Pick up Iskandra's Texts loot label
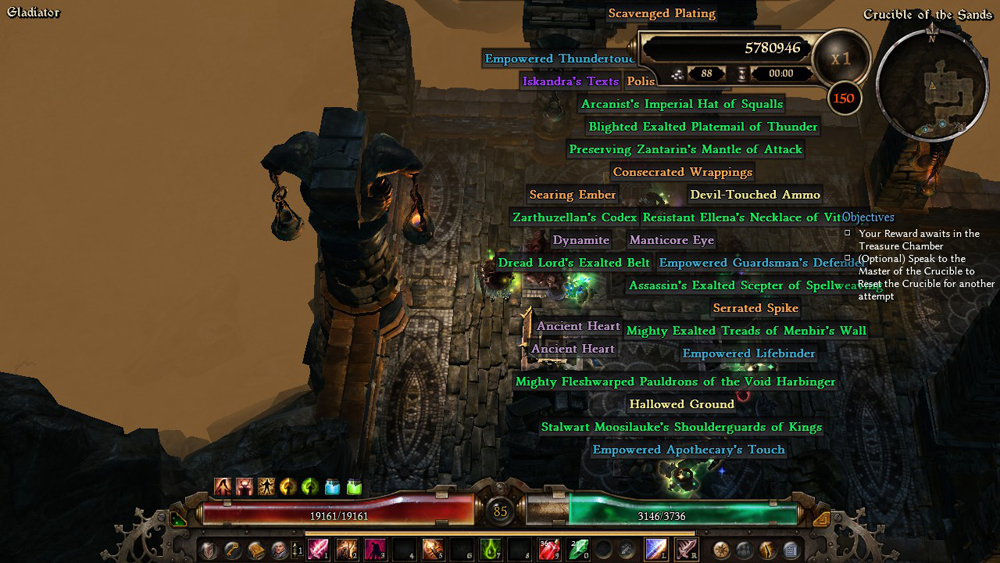 pos(570,81)
